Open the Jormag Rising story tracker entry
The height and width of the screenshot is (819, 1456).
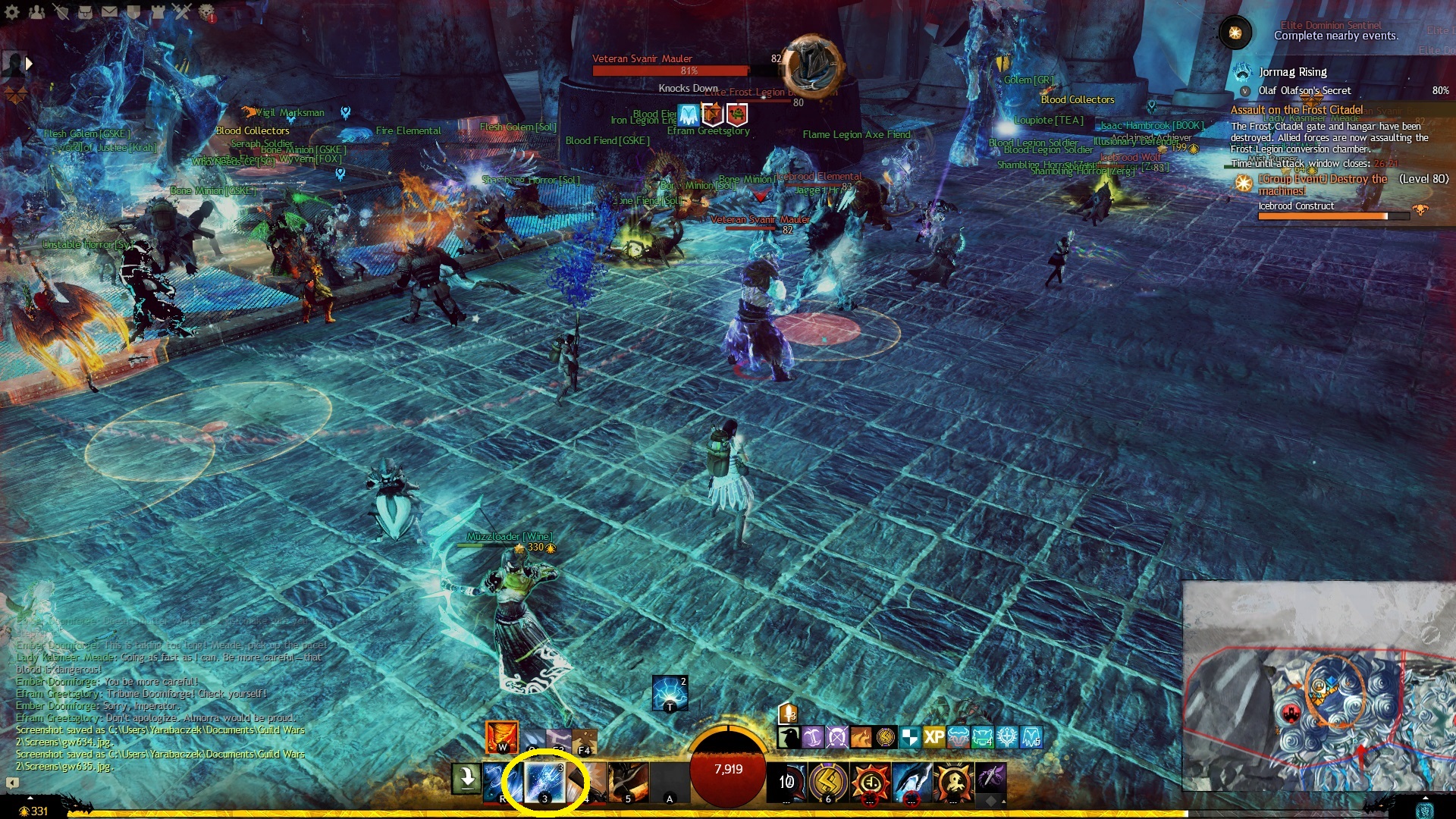coord(1292,72)
